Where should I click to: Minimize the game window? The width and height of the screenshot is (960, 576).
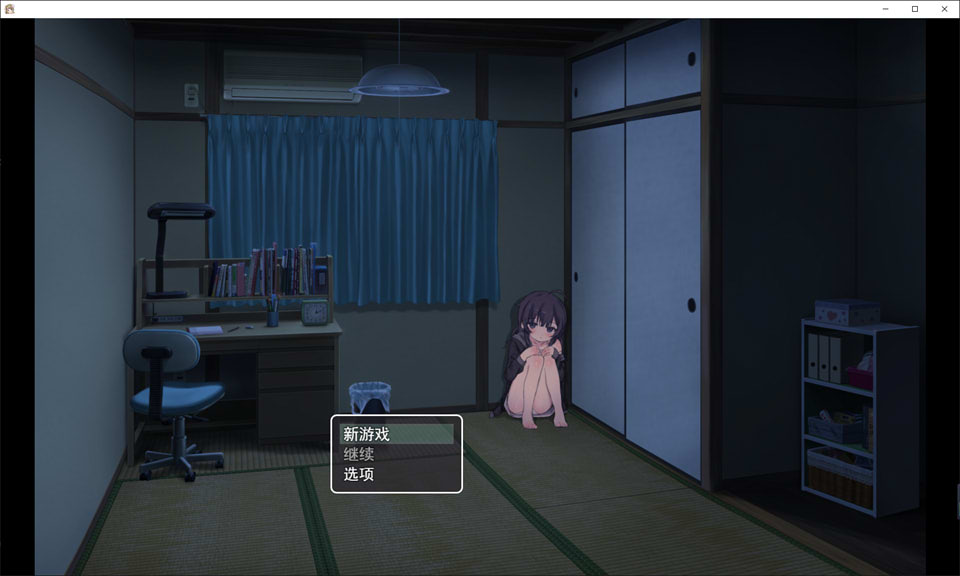pos(886,9)
